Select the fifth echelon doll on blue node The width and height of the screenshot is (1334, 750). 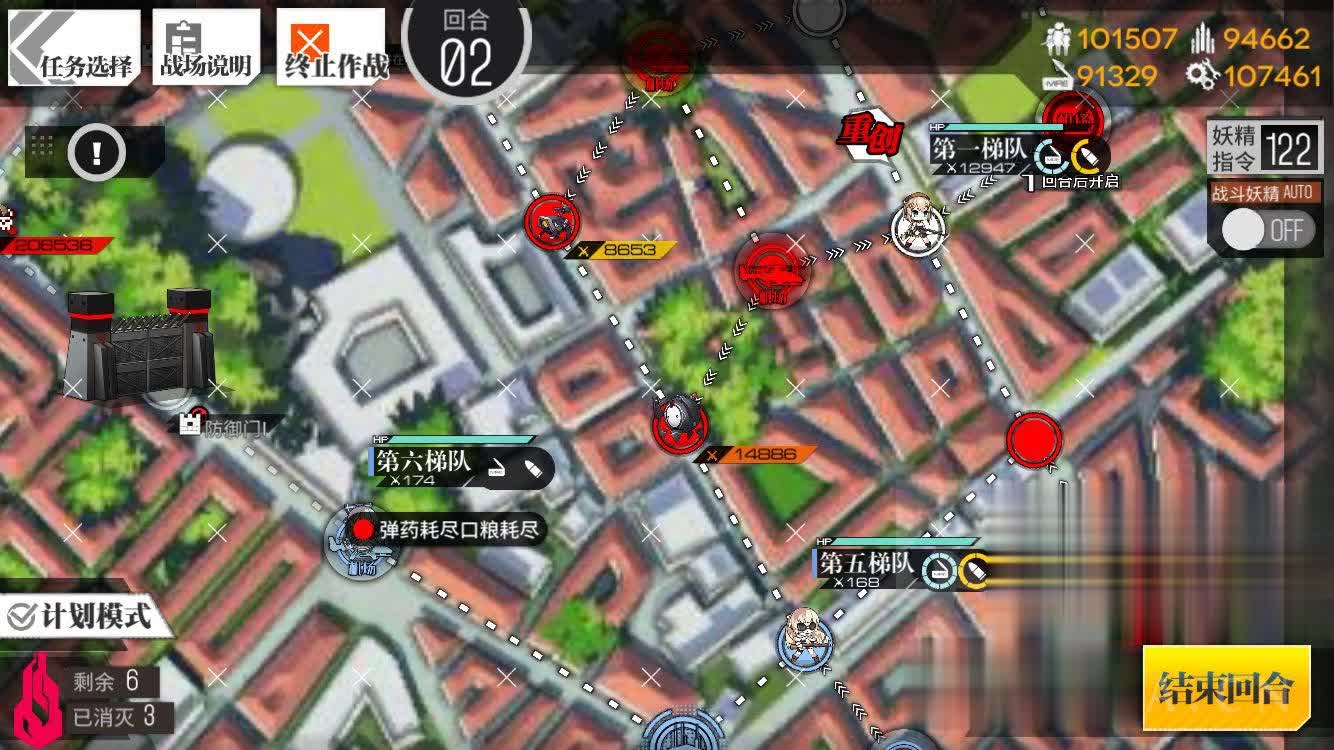[805, 639]
